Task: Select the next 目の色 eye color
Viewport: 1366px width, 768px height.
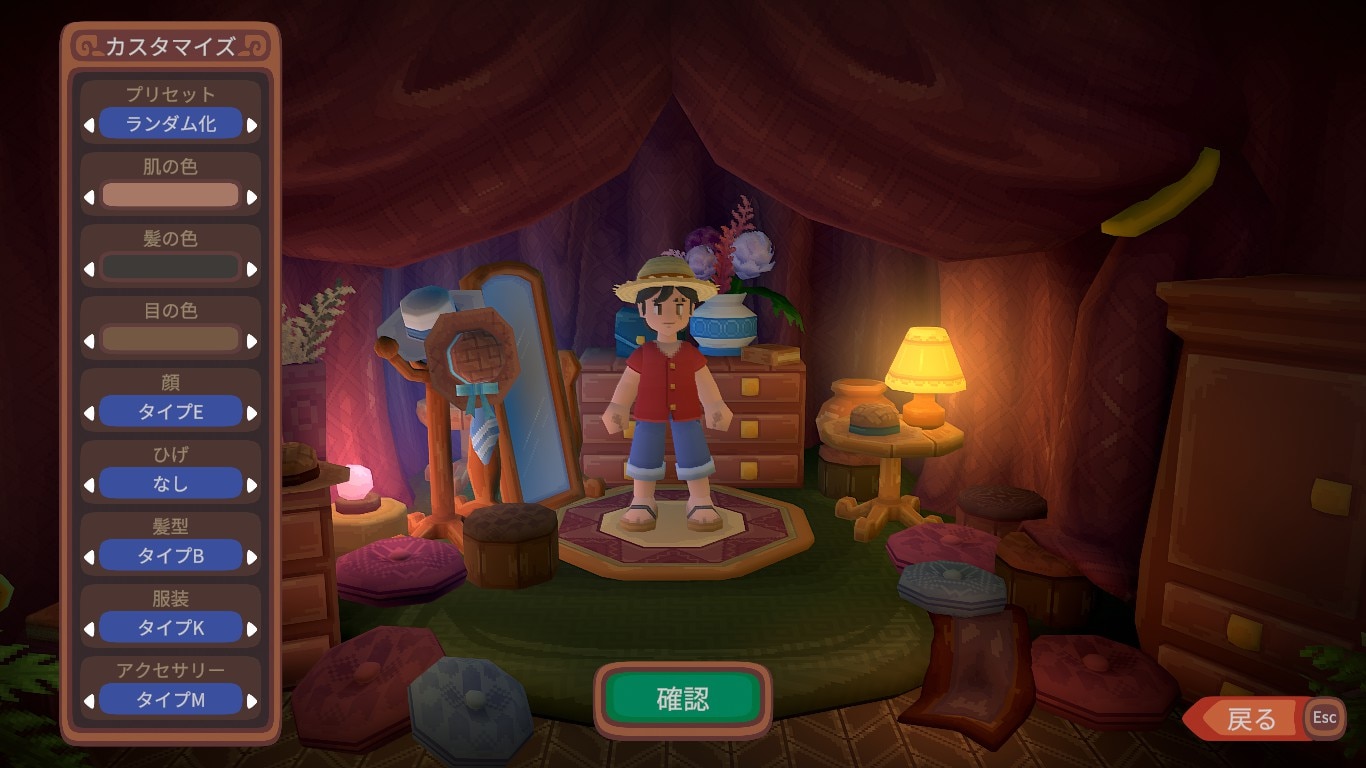Action: tap(249, 339)
